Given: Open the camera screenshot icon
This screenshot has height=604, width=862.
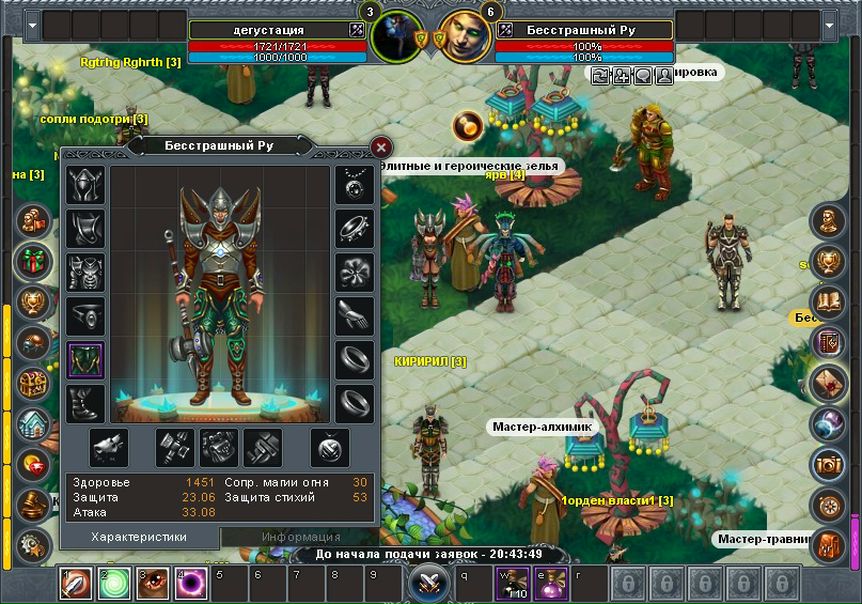Looking at the screenshot, I should (828, 463).
